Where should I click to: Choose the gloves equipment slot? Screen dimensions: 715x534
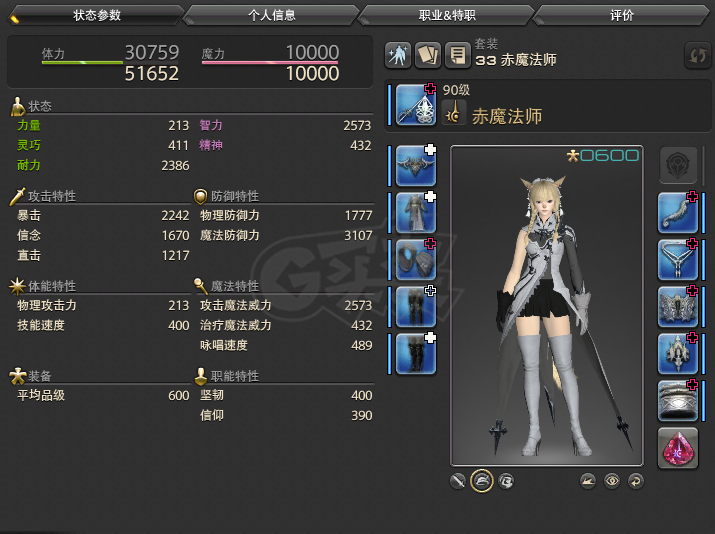point(416,260)
